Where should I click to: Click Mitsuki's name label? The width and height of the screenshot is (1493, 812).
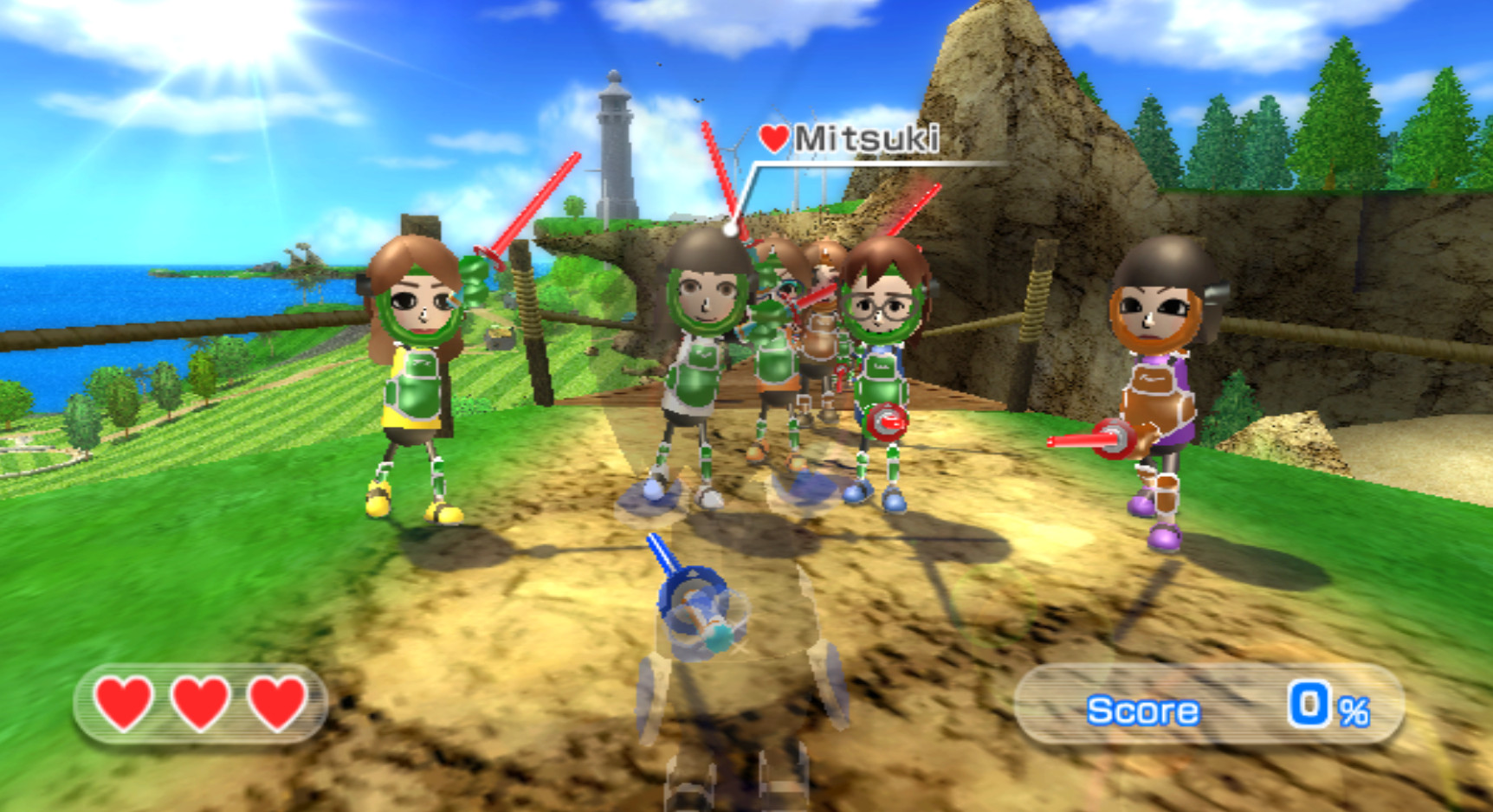[866, 137]
